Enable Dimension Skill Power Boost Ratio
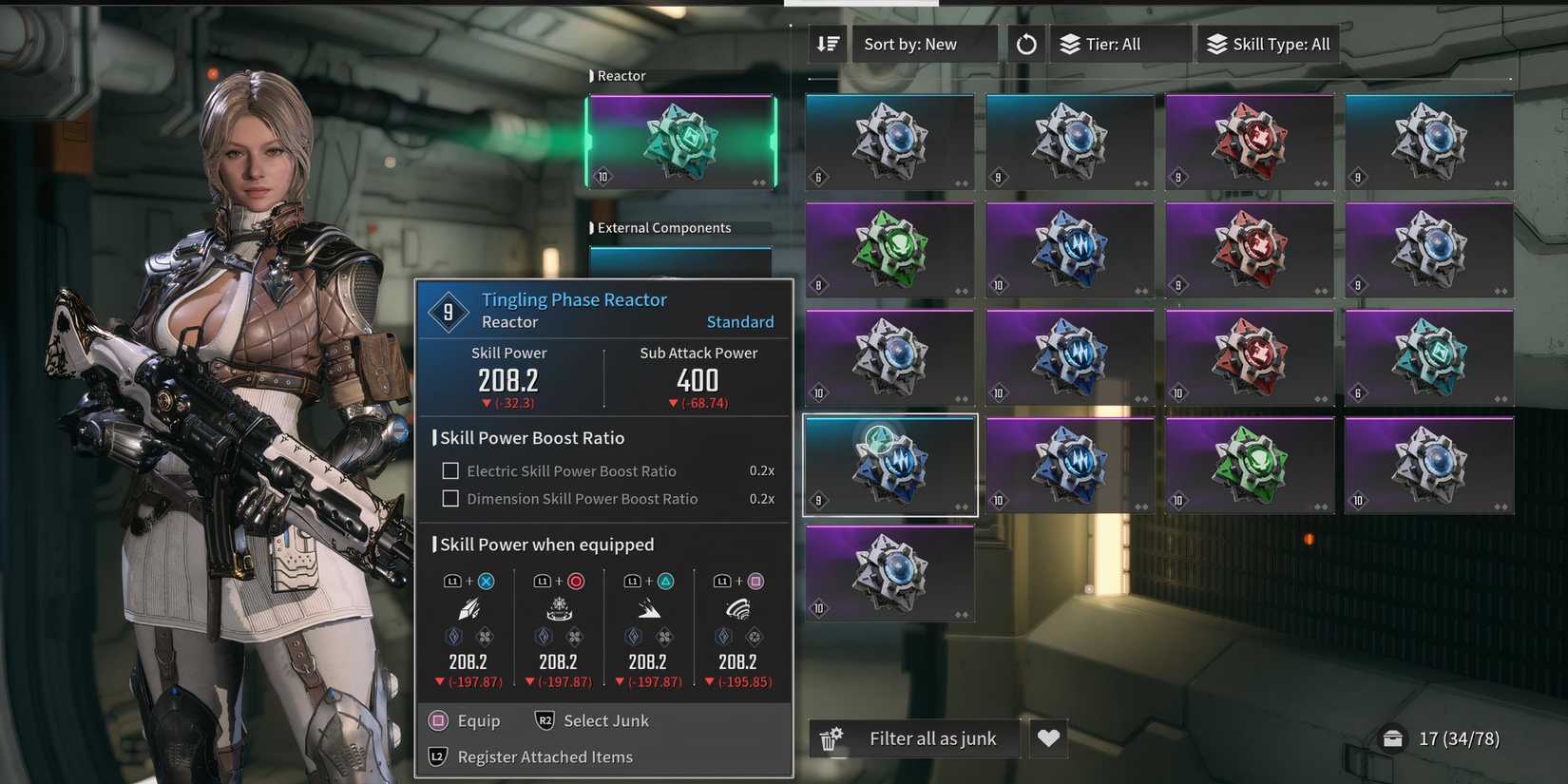Image resolution: width=1568 pixels, height=784 pixels. coord(449,498)
